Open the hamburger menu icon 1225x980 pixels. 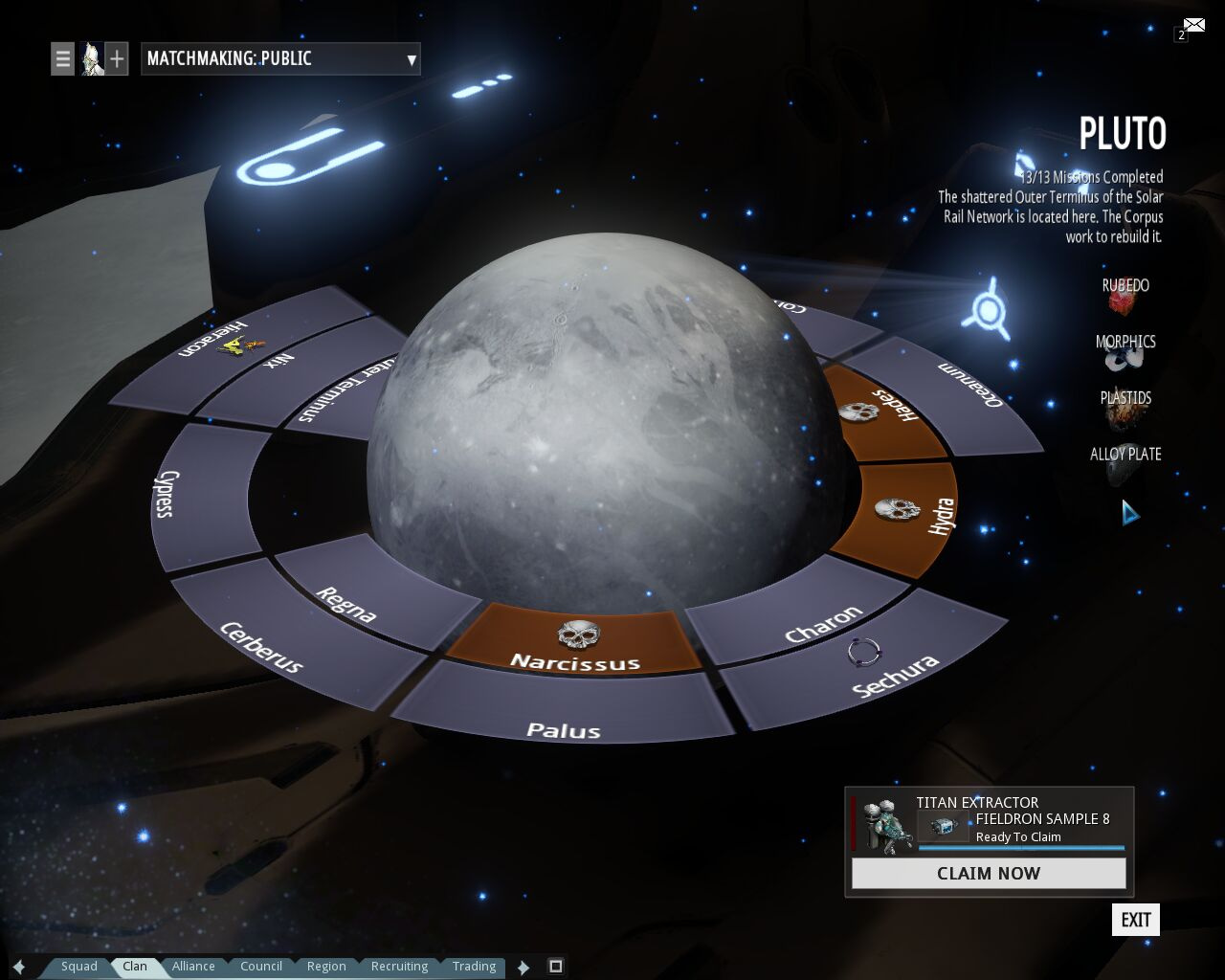62,58
